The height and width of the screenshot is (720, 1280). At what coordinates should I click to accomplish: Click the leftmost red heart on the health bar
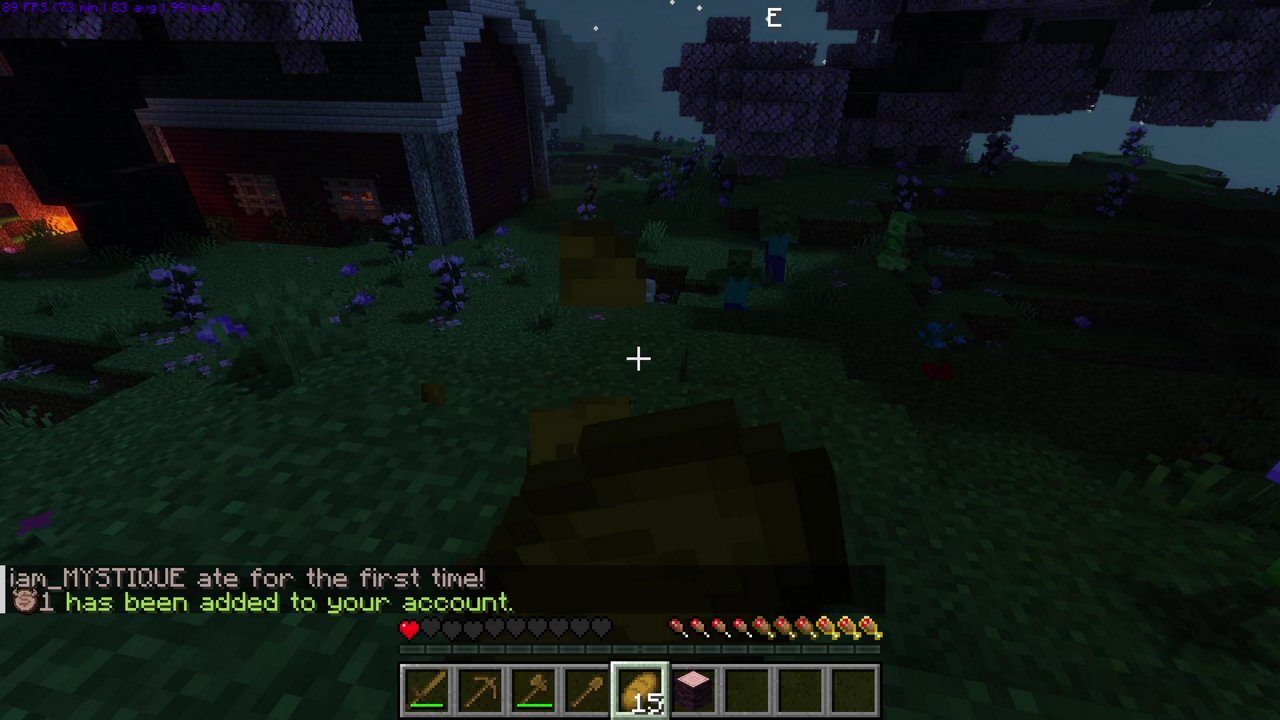tap(409, 629)
